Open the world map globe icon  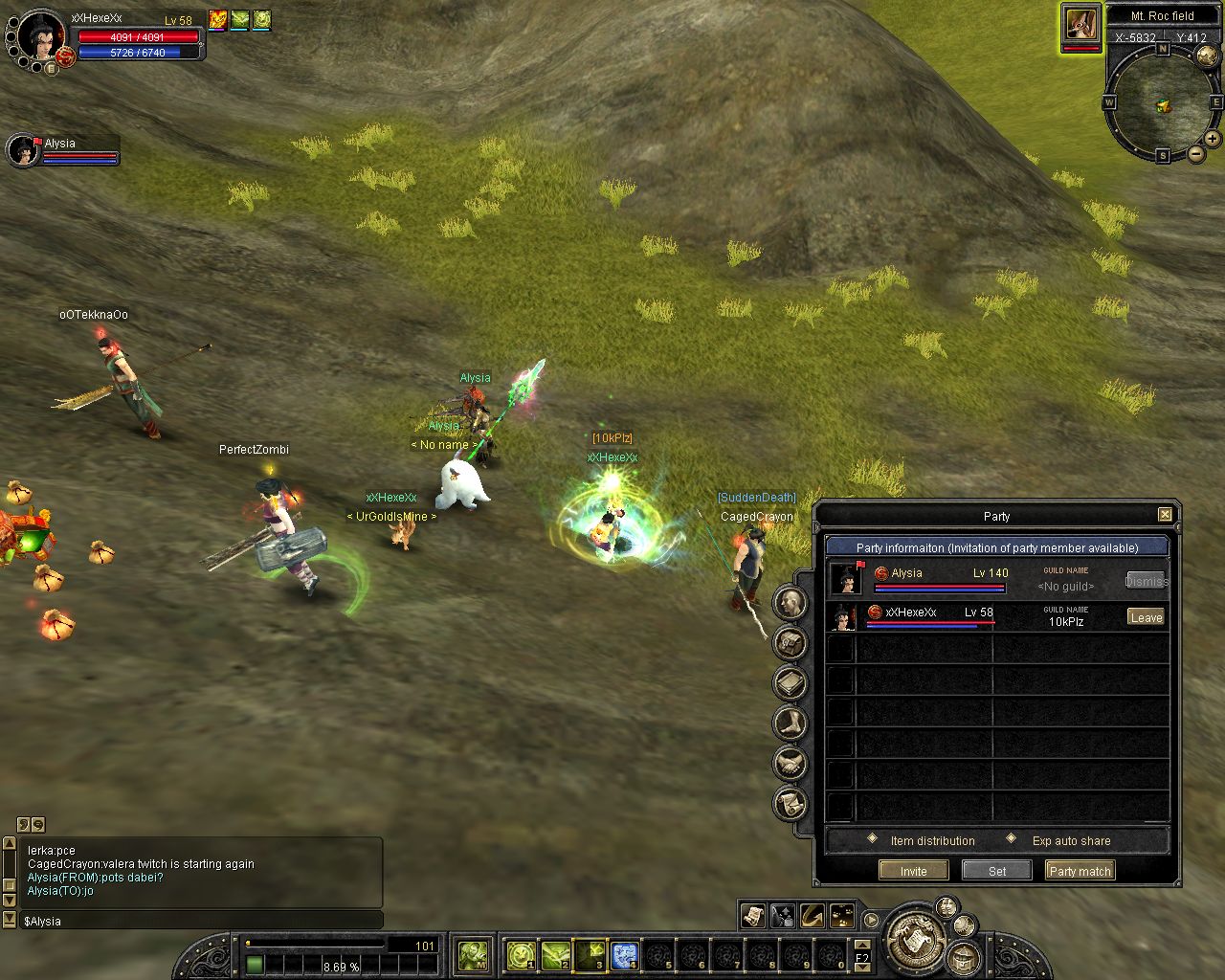[x=1207, y=56]
